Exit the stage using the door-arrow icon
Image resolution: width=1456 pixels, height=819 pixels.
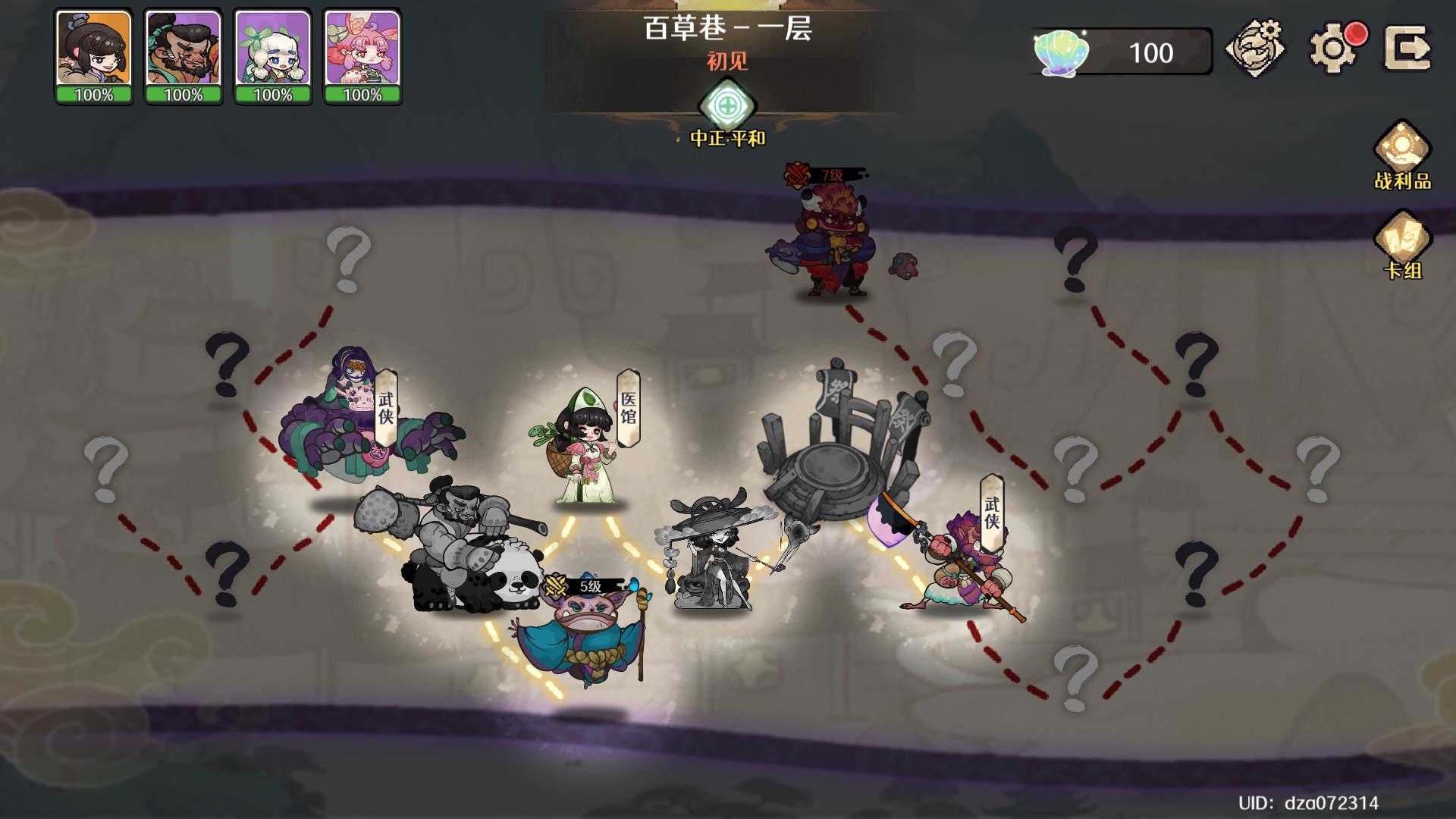(1407, 49)
